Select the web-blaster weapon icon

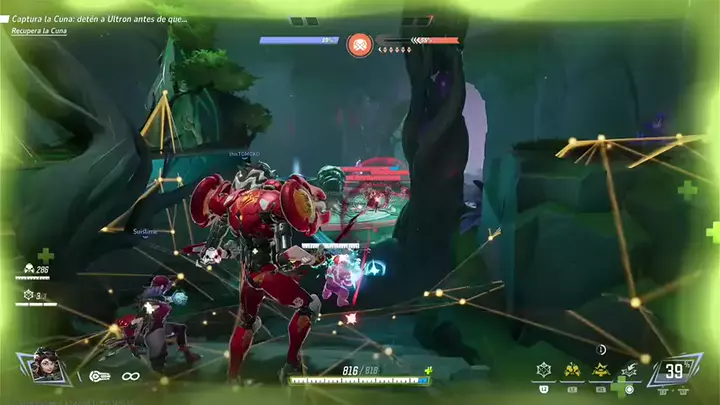tap(99, 376)
